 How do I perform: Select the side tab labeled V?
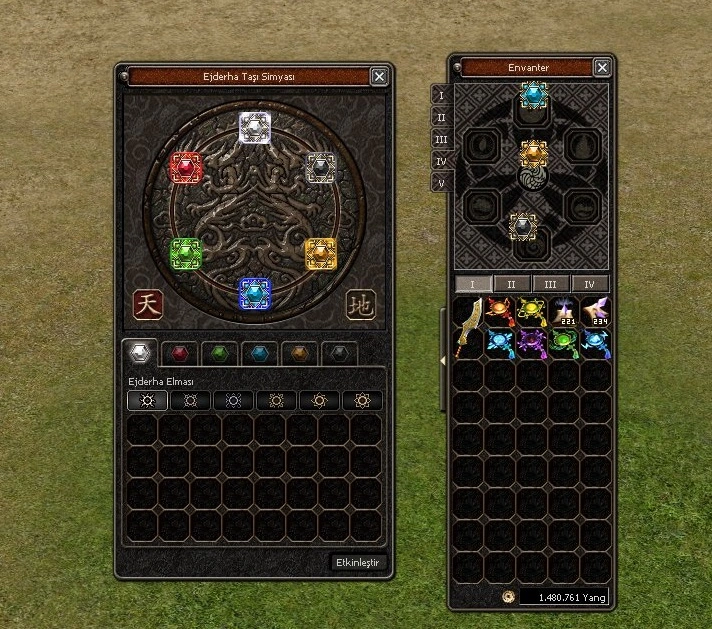coord(441,183)
